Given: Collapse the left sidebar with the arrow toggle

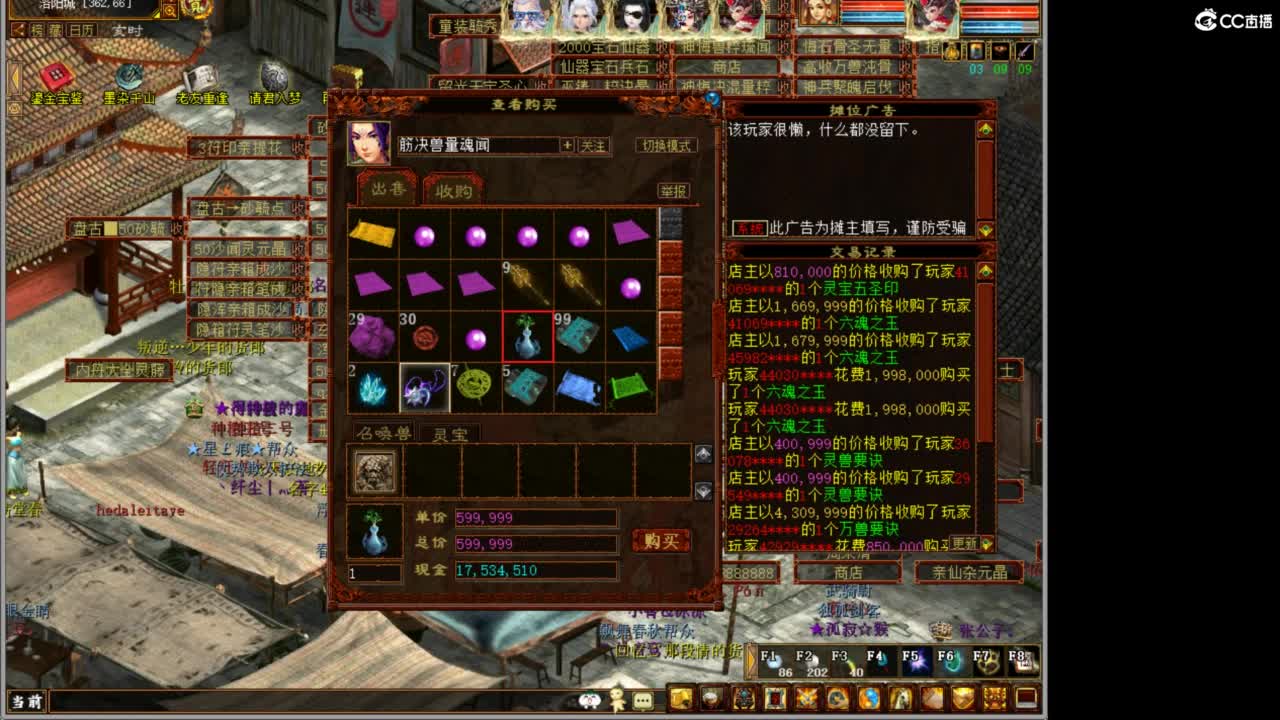Looking at the screenshot, I should (x=13, y=79).
